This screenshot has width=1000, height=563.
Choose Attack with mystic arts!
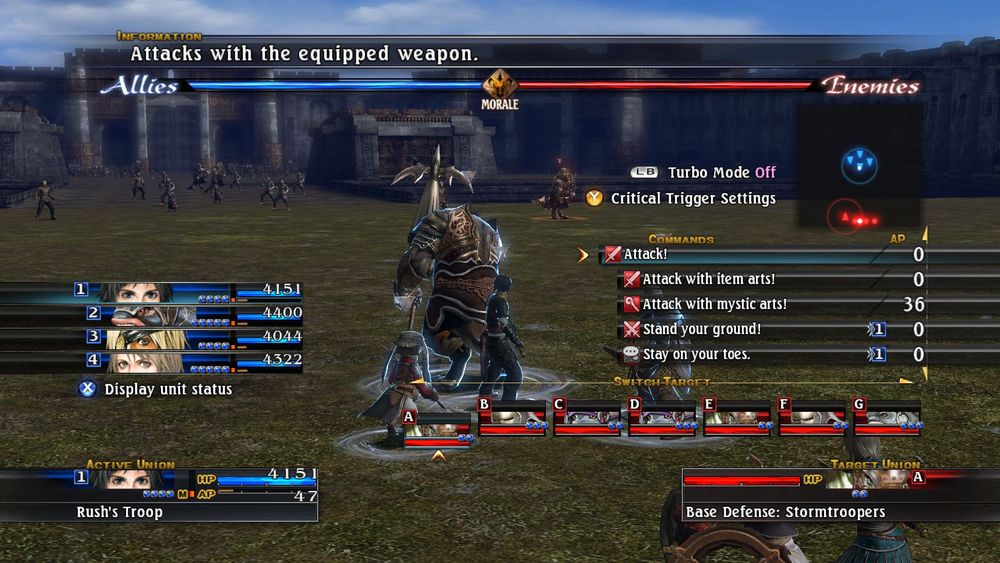coord(714,305)
